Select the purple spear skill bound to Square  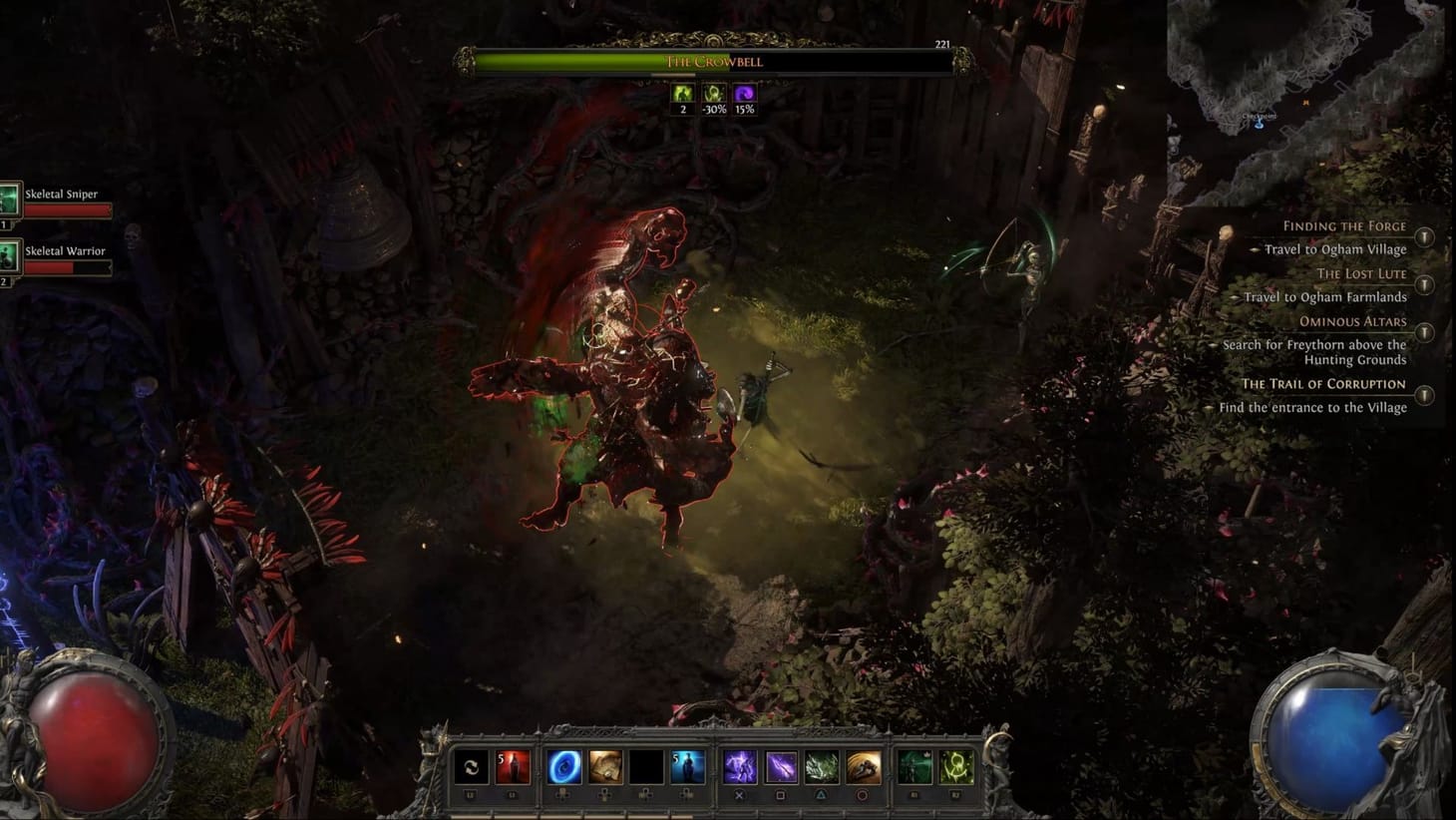tap(781, 768)
